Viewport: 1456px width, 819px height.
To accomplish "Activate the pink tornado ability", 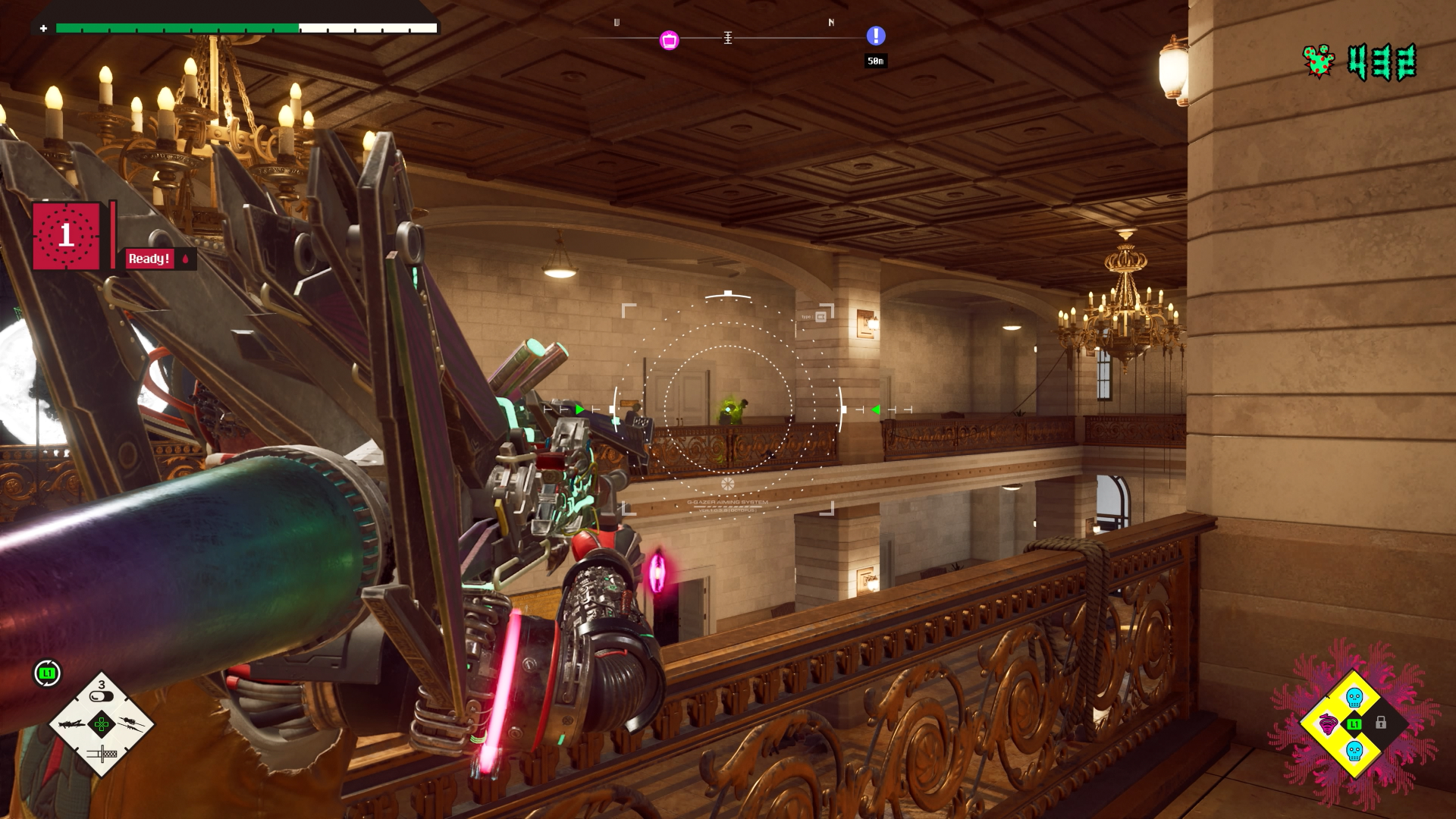I will pyautogui.click(x=1328, y=723).
